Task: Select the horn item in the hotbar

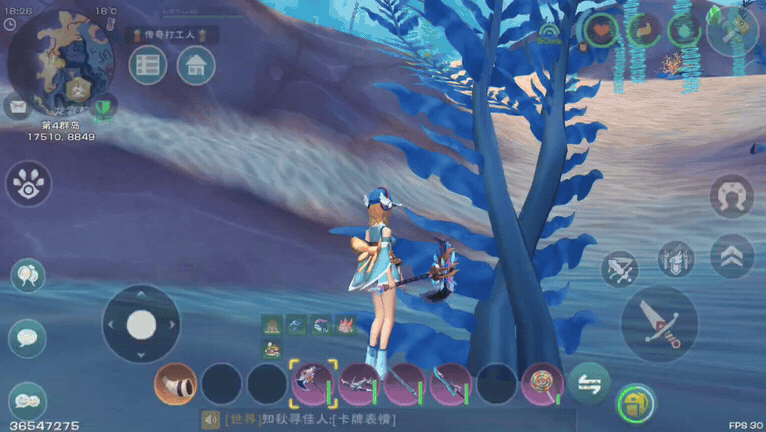Action: [x=176, y=384]
